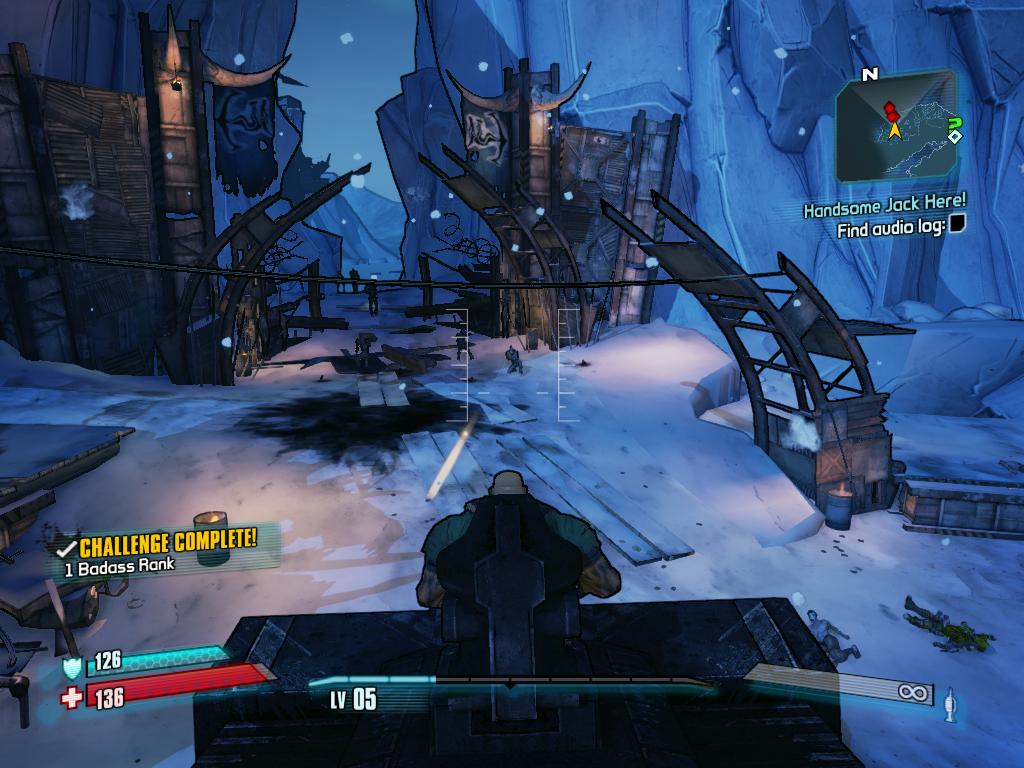Click the Find audio log objective checkbox

click(956, 229)
